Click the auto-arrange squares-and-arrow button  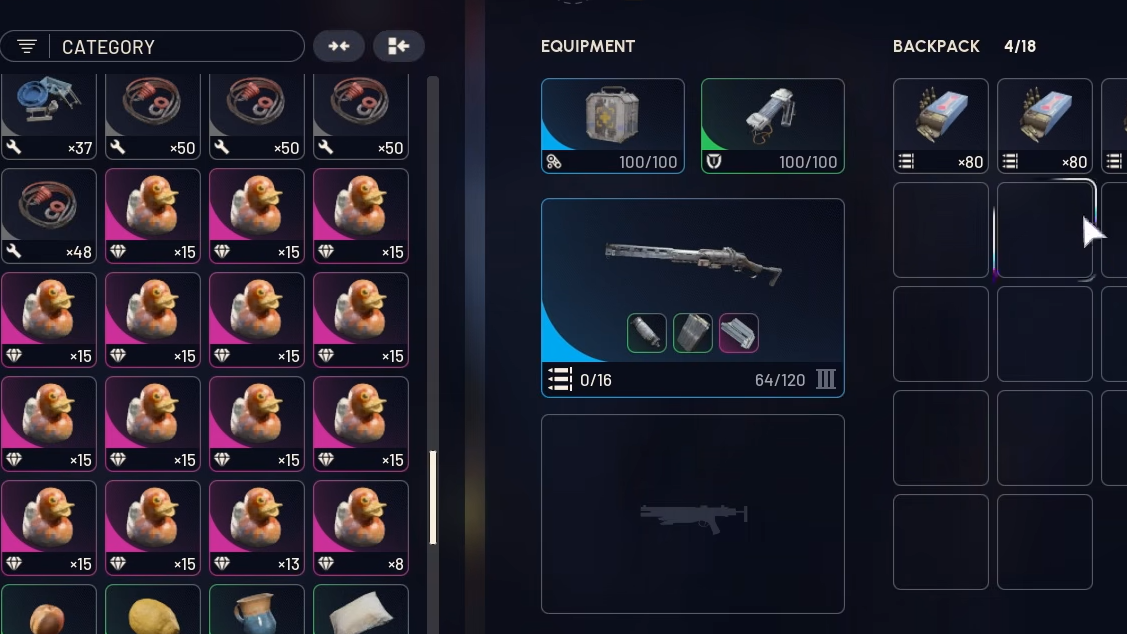[398, 46]
